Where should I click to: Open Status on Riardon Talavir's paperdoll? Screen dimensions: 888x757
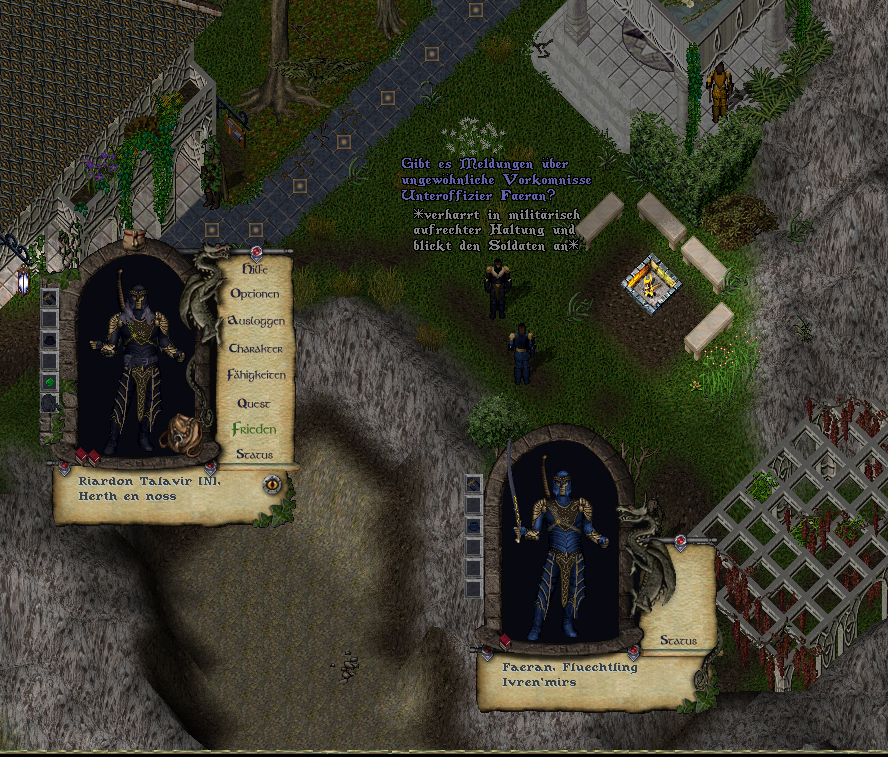click(254, 454)
